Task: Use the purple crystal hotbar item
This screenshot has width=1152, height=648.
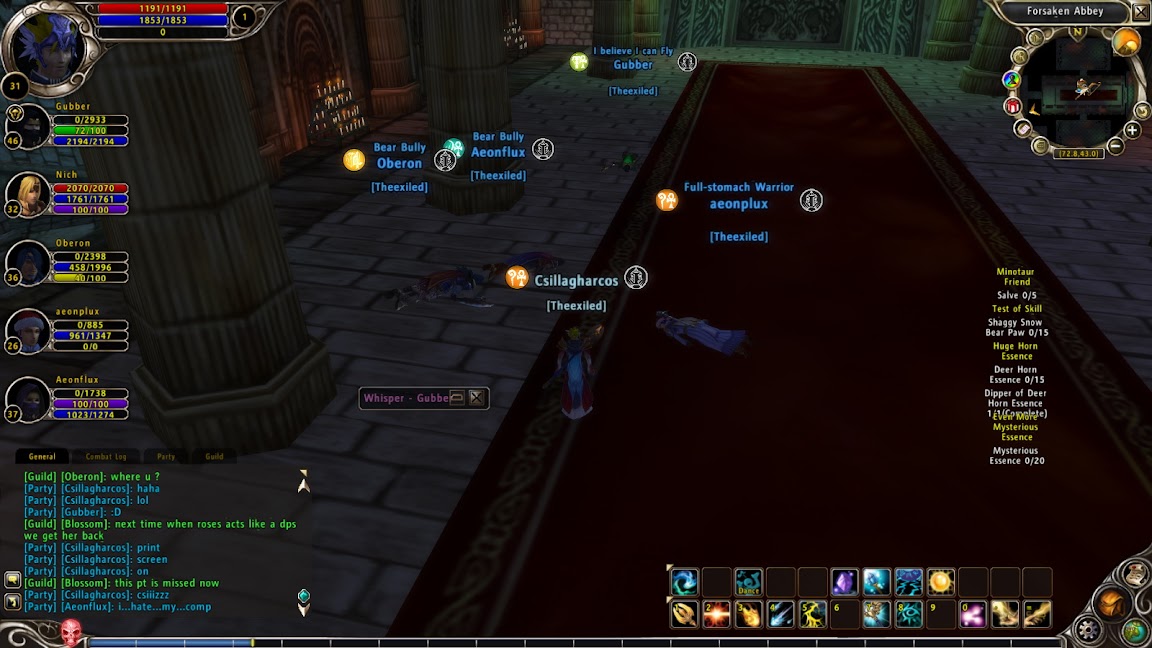Action: point(844,582)
